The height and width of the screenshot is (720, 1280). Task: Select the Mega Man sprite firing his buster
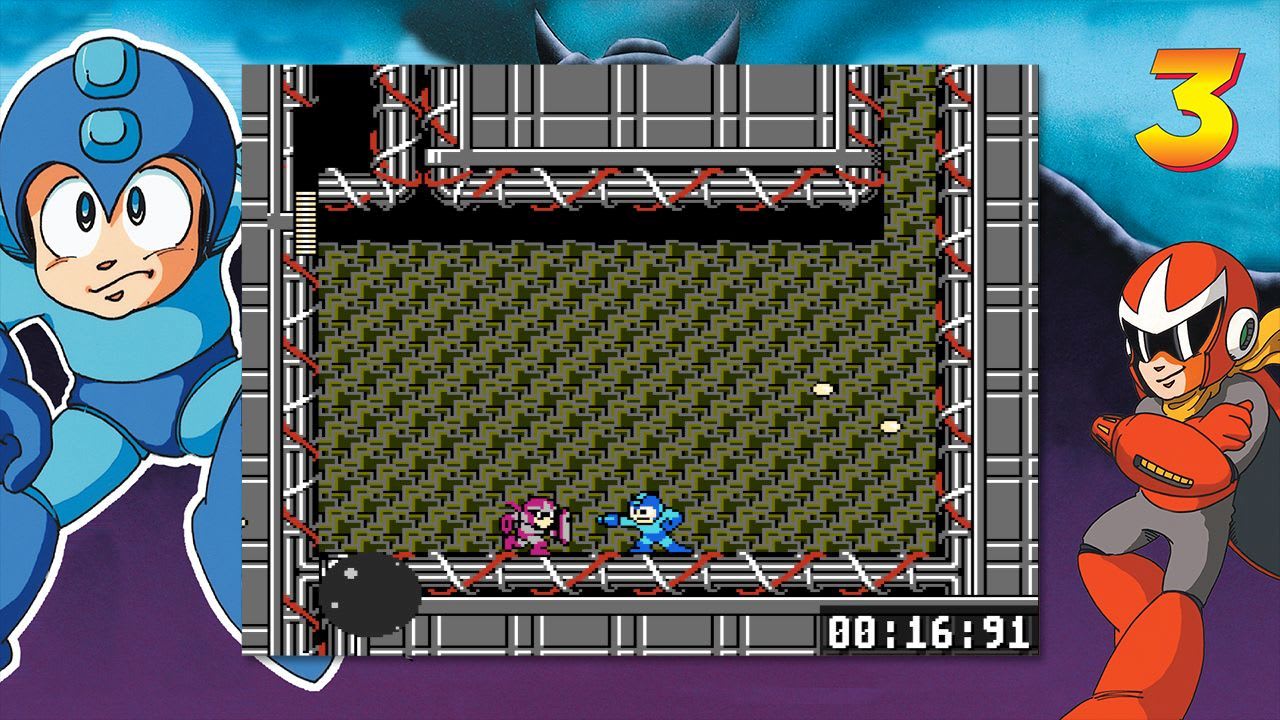[x=650, y=525]
